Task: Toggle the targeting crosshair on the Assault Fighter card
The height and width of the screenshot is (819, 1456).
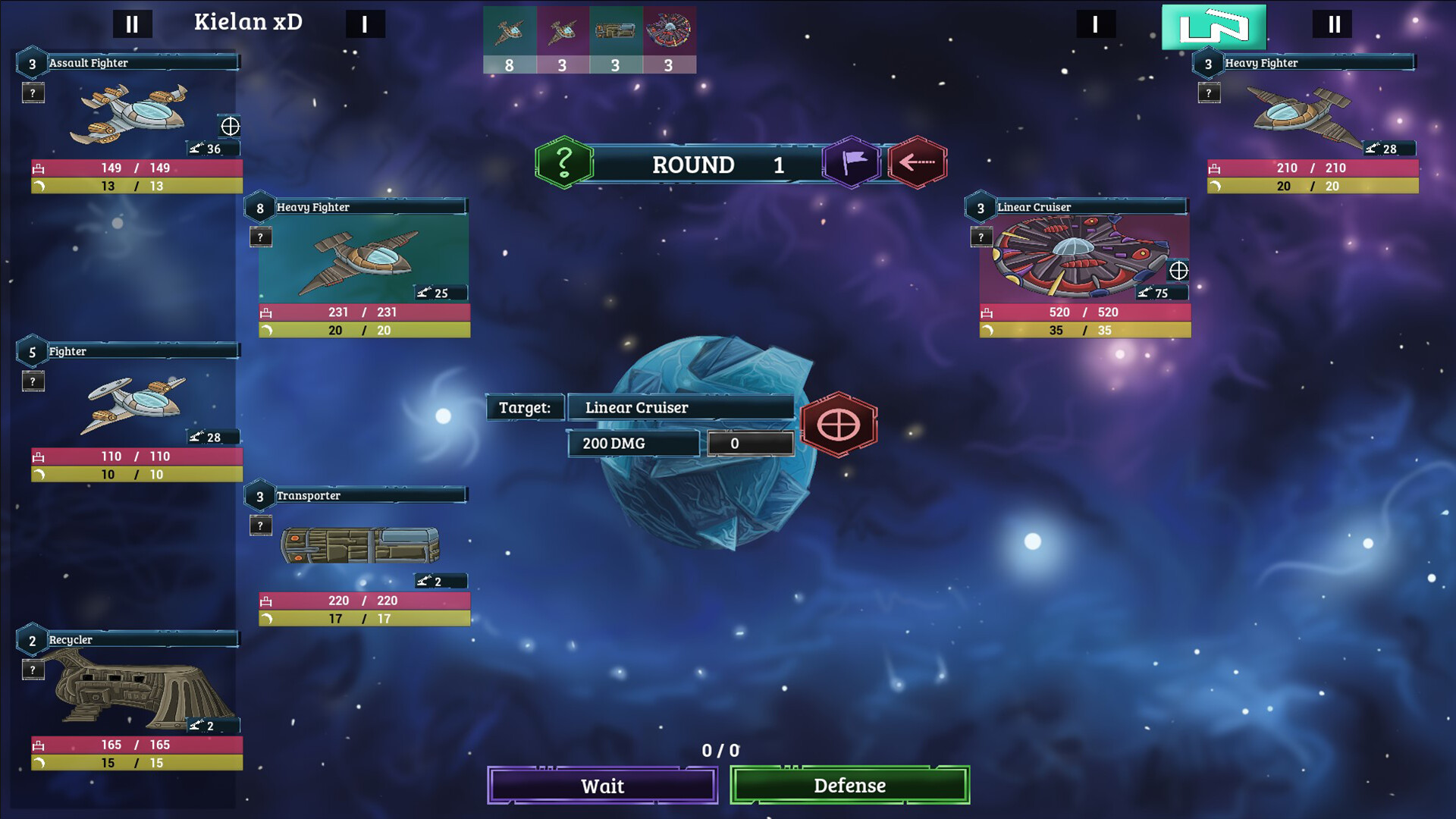Action: 229,127
